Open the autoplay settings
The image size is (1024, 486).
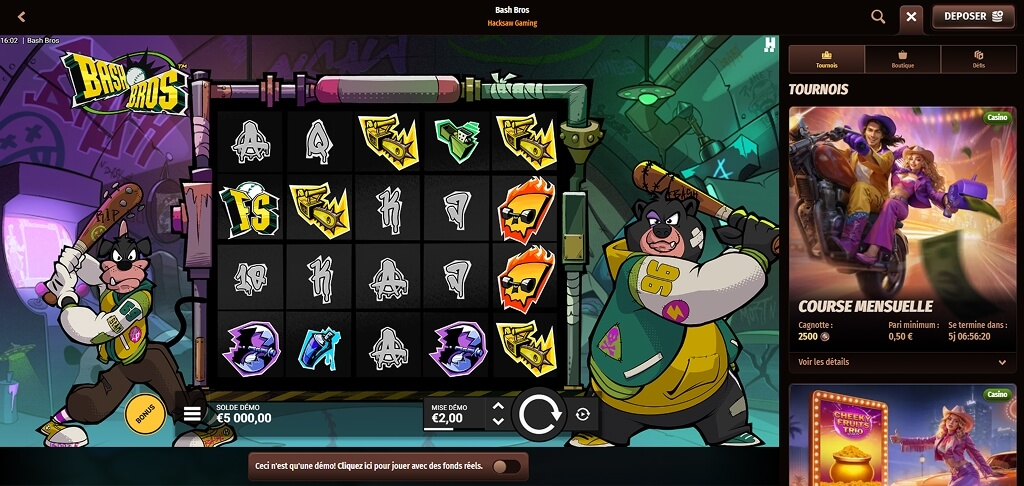click(583, 414)
